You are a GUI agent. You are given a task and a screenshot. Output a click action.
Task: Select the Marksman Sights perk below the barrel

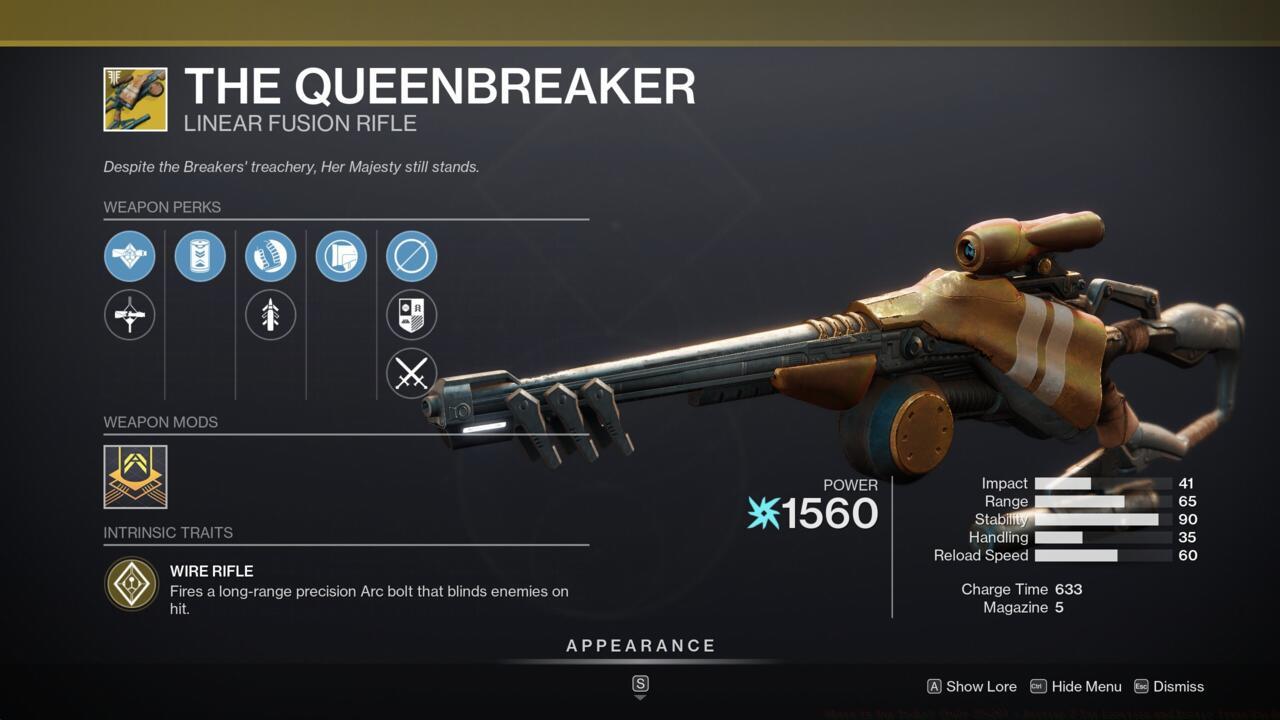pyautogui.click(x=130, y=315)
